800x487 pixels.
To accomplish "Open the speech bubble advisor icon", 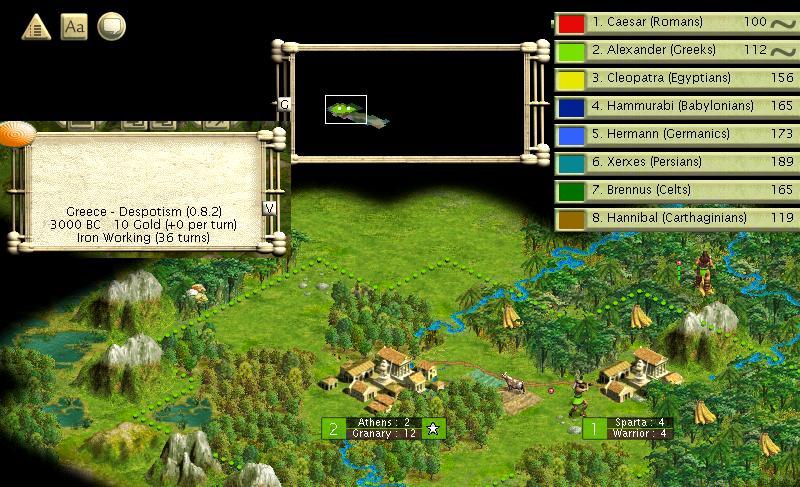I will click(111, 26).
